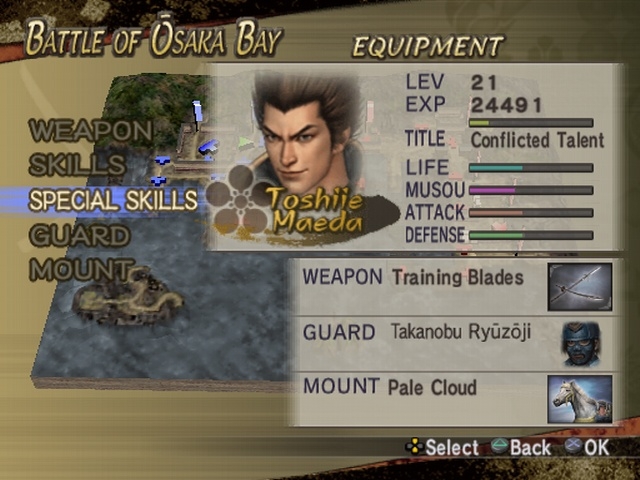The image size is (640, 480).
Task: Select the MOUNT menu entry
Action: pyautogui.click(x=81, y=270)
